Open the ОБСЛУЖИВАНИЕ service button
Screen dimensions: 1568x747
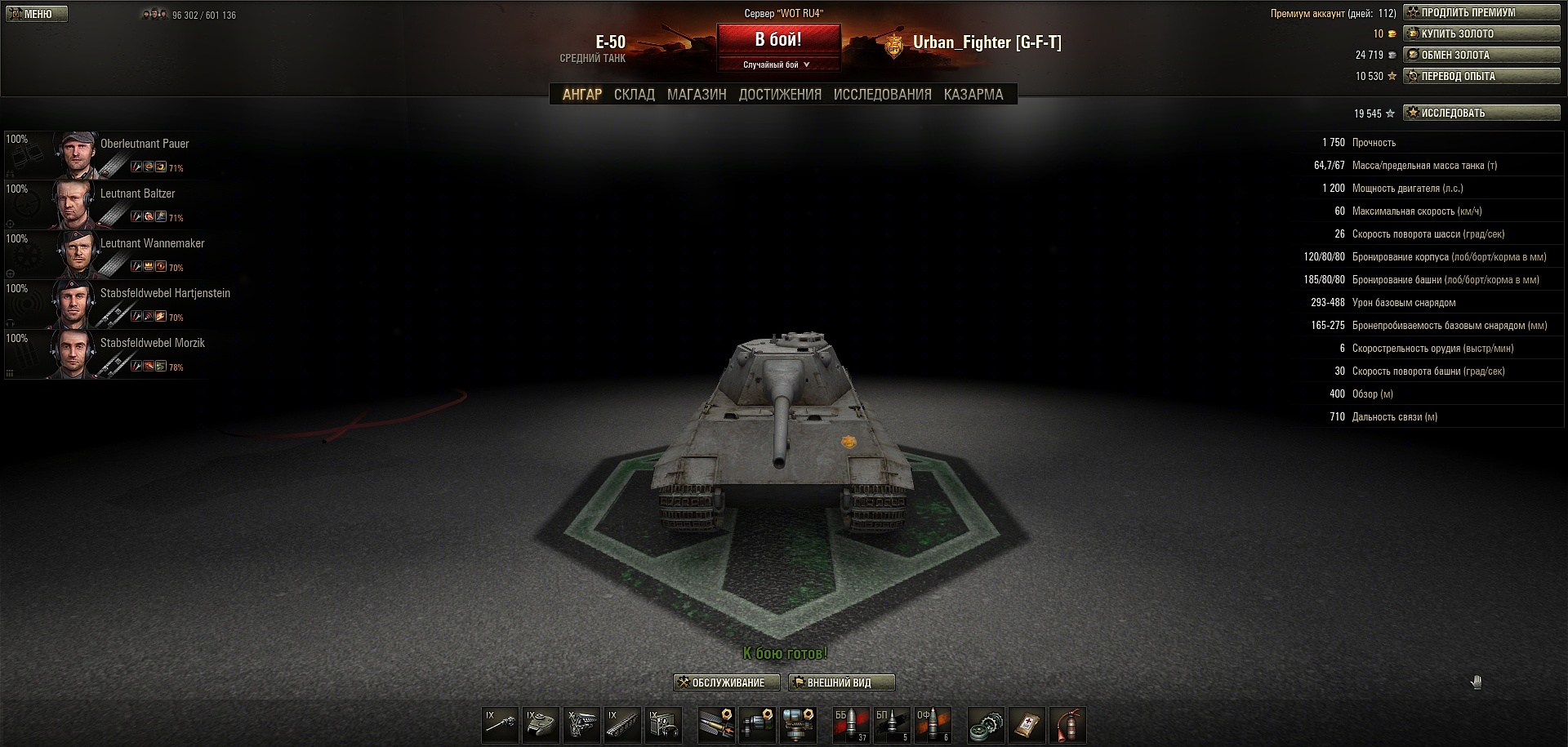(726, 683)
